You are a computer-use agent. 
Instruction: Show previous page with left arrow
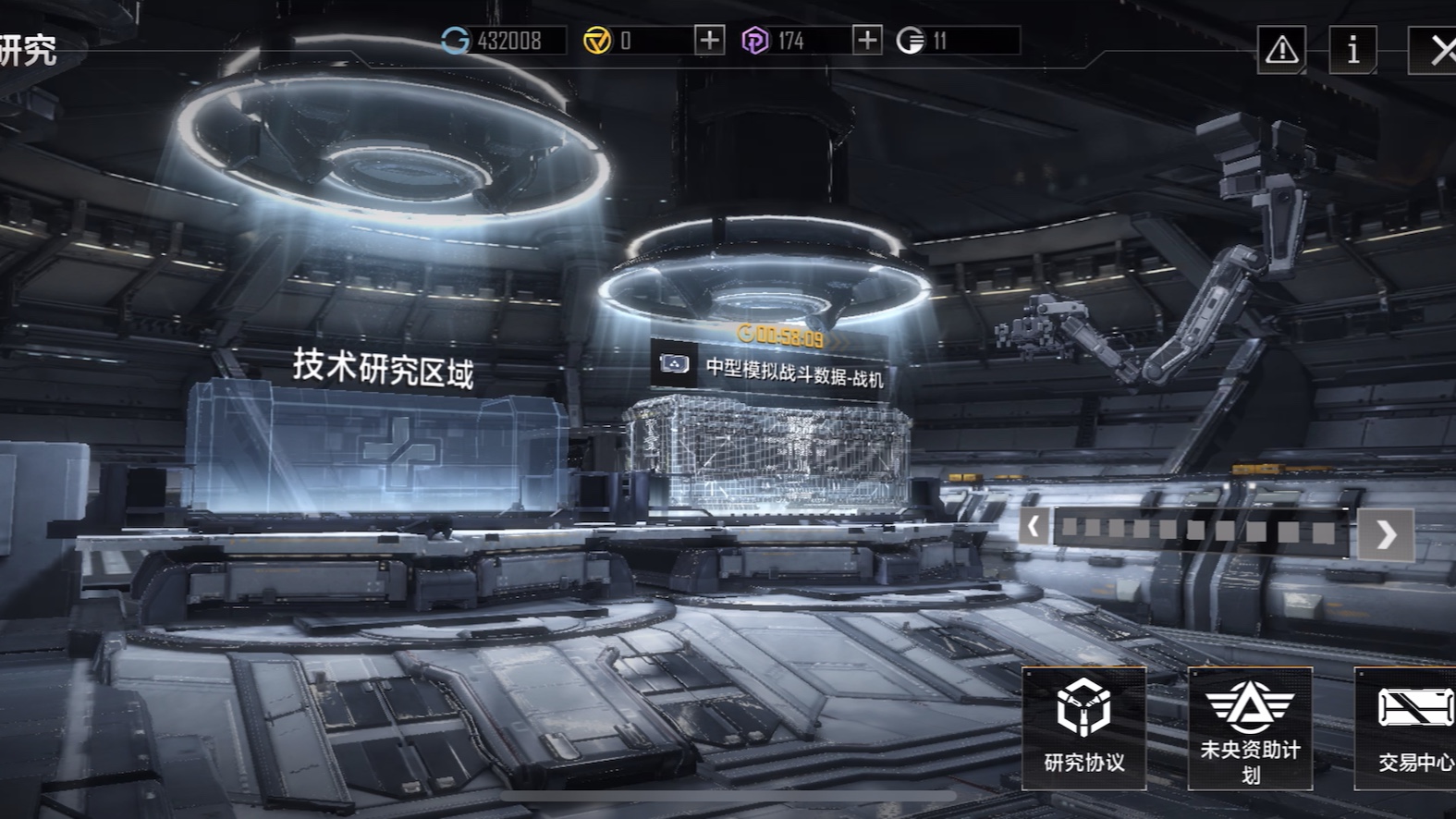click(x=1034, y=529)
